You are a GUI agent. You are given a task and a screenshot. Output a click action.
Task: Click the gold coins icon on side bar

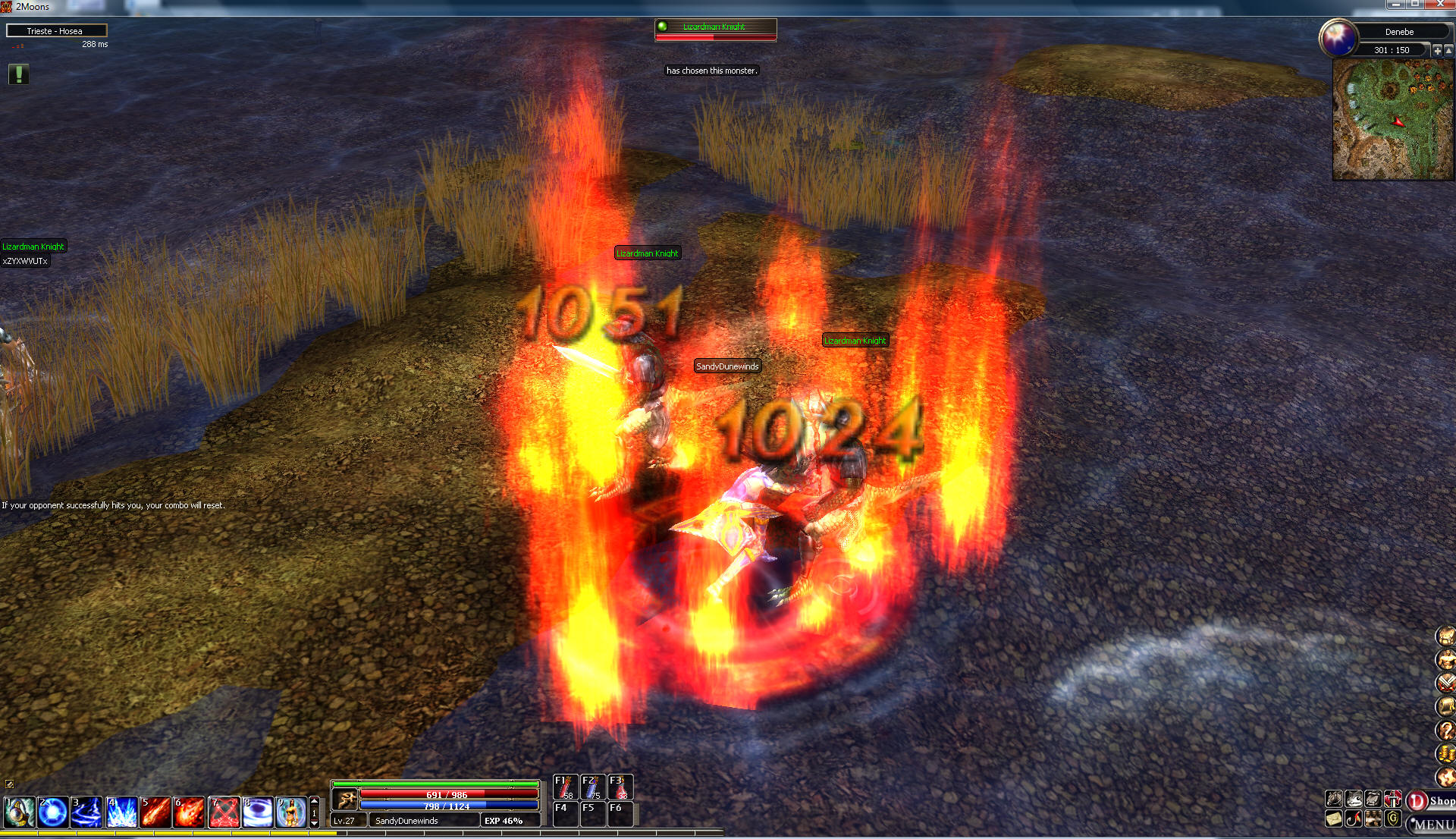[1446, 754]
